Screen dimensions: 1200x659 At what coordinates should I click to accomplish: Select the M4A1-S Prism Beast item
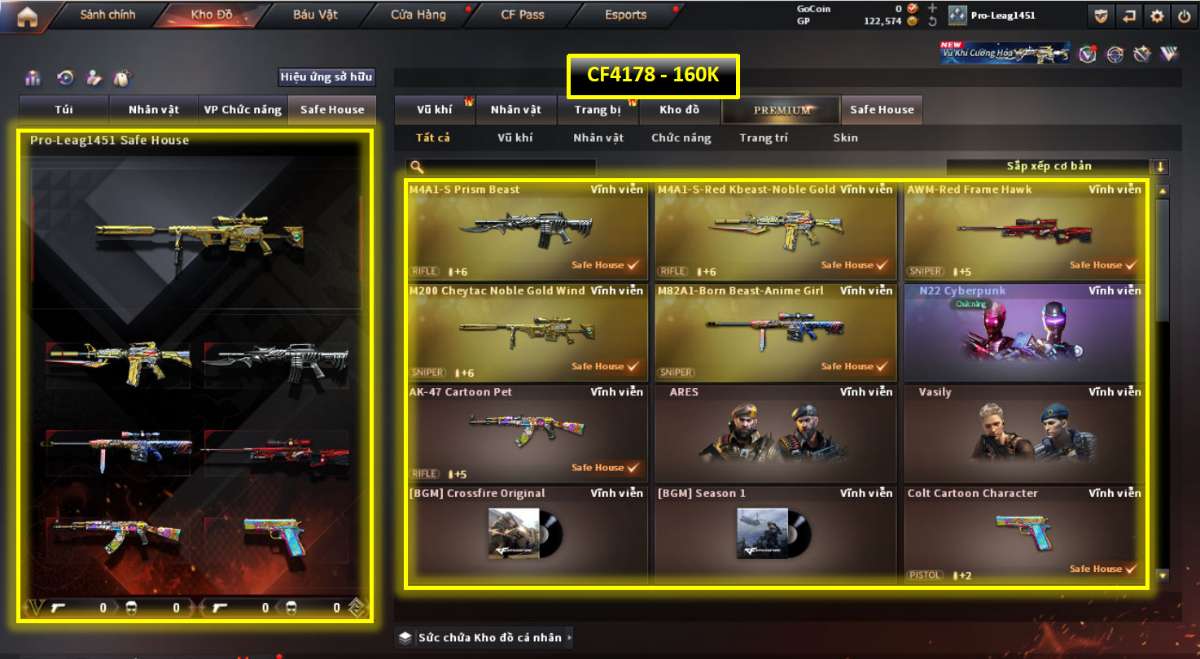[527, 230]
